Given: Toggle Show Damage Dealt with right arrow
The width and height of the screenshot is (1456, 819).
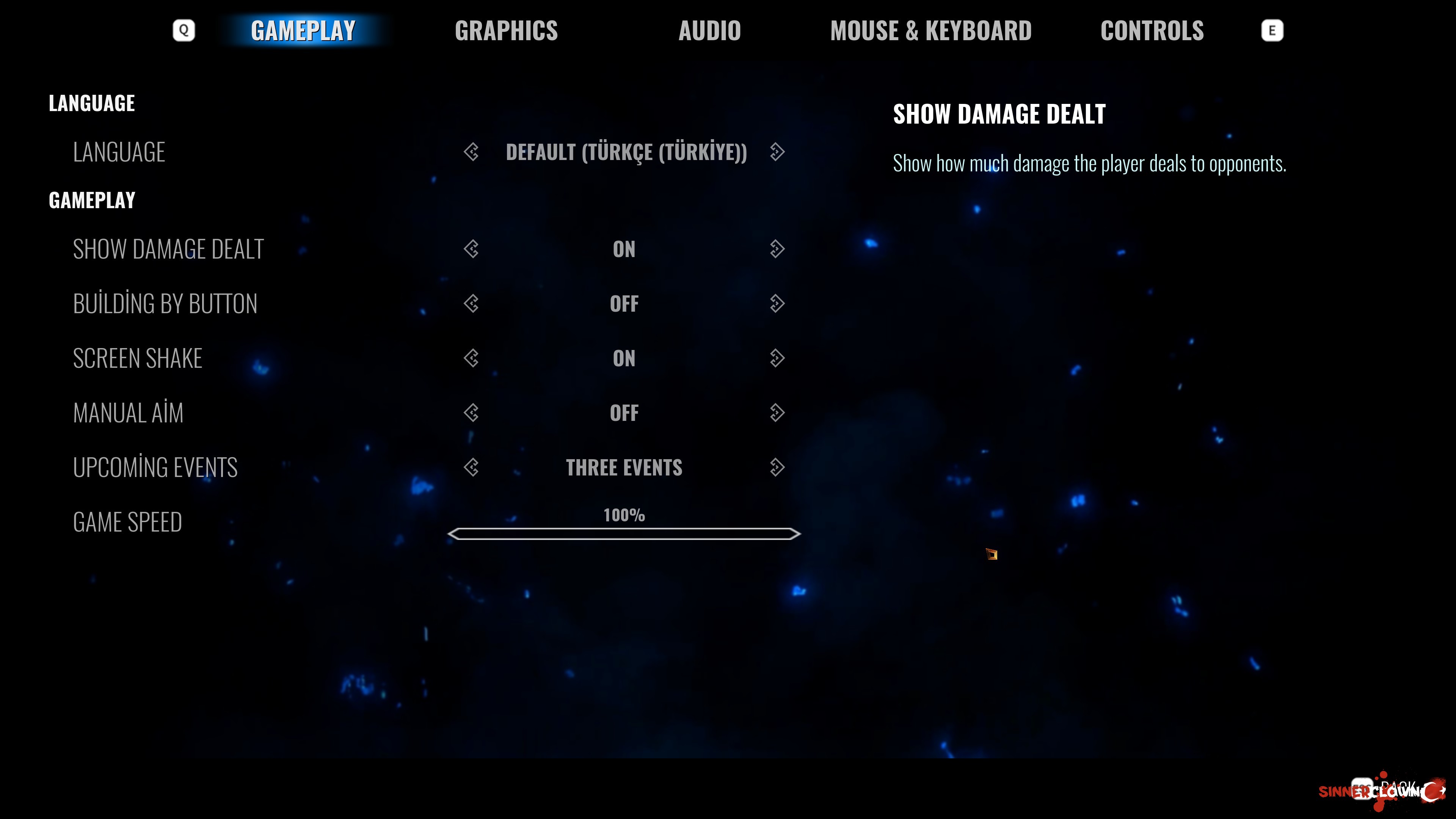Looking at the screenshot, I should click(777, 249).
